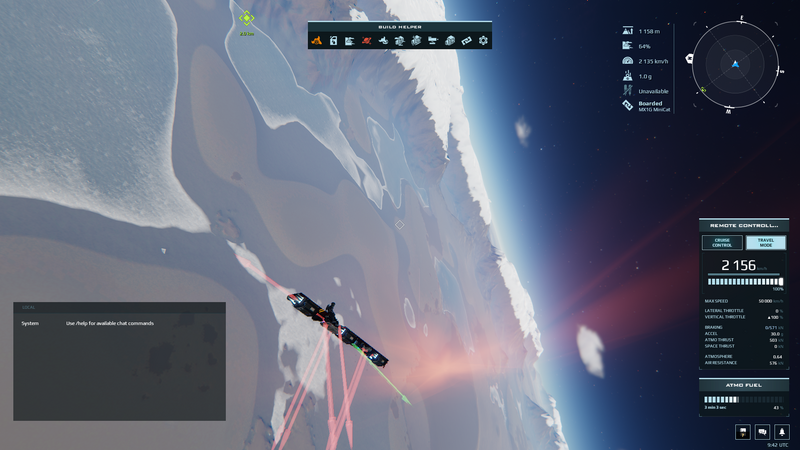Click the flag icon beside the chat button
800x450 pixels.
(743, 431)
